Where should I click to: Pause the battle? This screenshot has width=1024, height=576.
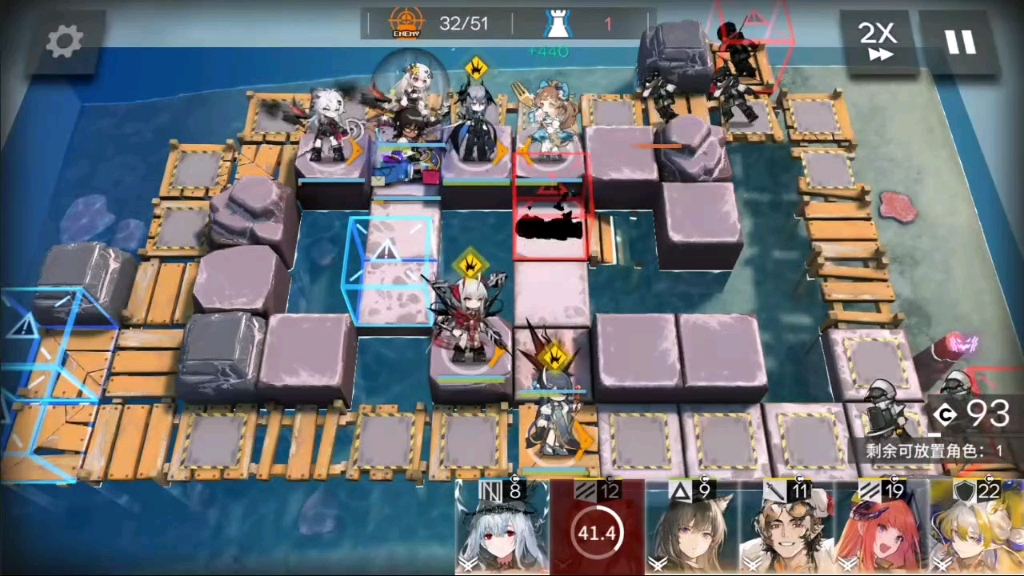[959, 42]
